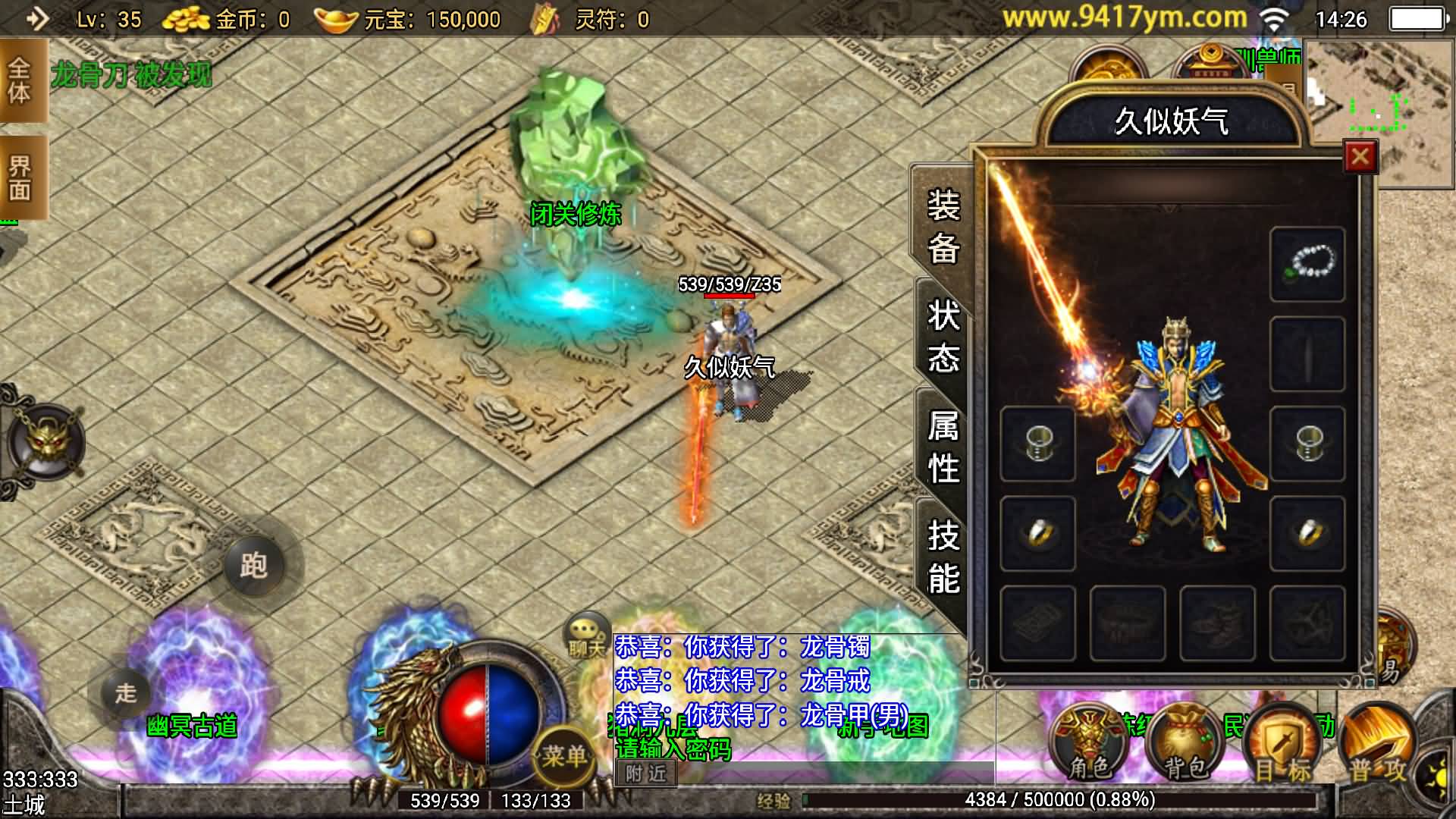Select the pearl necklace equipment slot

click(x=1307, y=264)
